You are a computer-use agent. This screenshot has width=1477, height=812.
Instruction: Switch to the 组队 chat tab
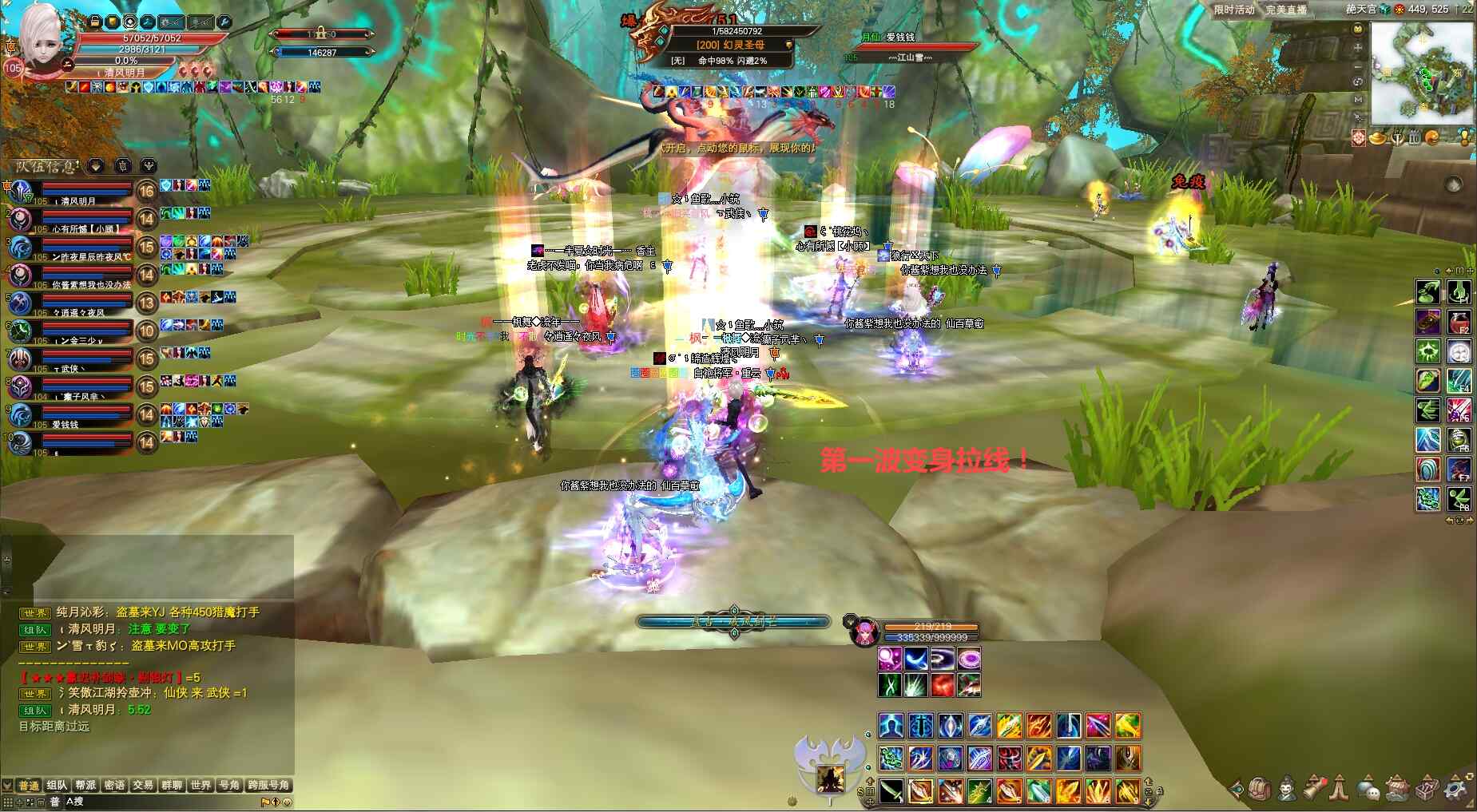click(57, 785)
